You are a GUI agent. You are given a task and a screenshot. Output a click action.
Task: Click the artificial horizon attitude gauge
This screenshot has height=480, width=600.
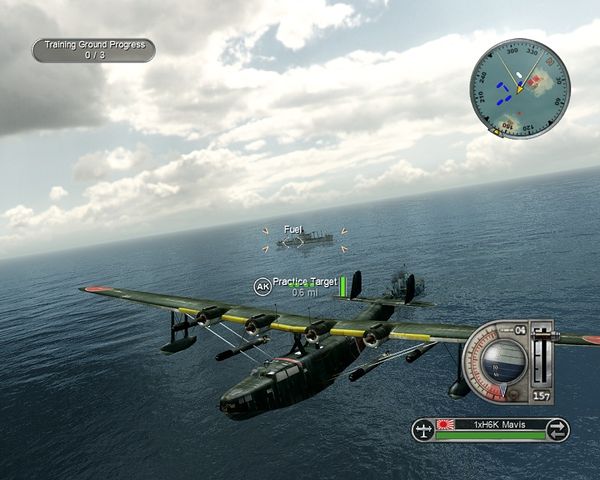pyautogui.click(x=497, y=362)
